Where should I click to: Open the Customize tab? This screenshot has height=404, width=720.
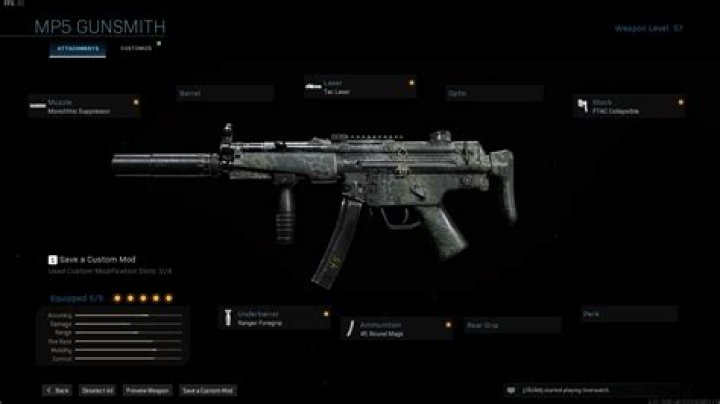click(x=136, y=48)
